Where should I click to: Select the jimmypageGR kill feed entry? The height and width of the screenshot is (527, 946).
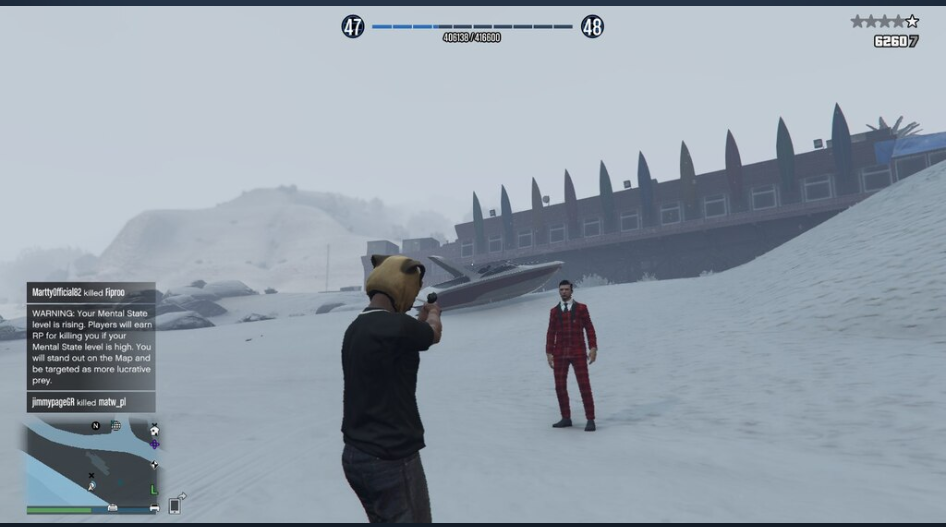tap(91, 402)
